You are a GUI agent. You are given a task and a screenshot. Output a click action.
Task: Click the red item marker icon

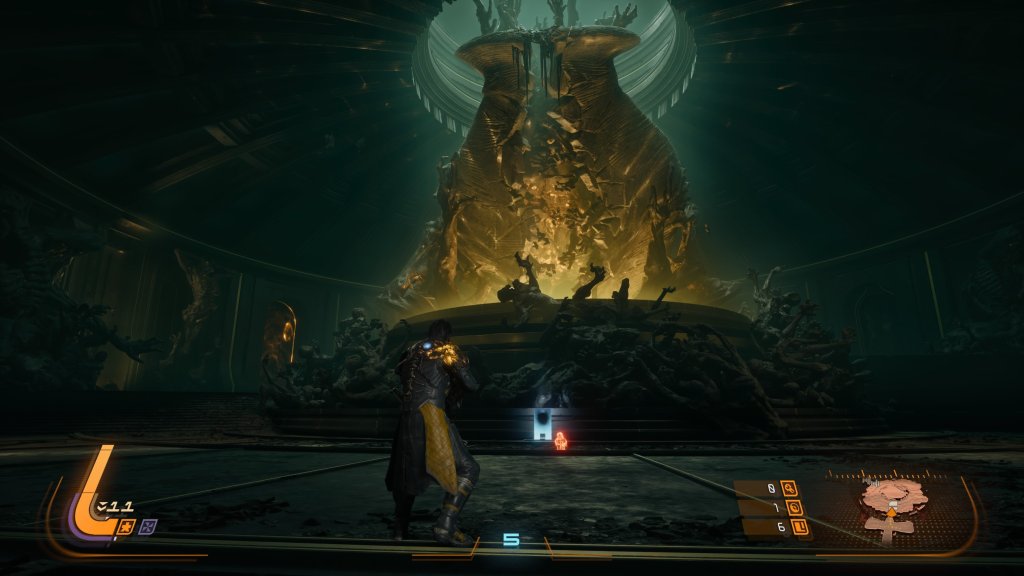tap(562, 440)
